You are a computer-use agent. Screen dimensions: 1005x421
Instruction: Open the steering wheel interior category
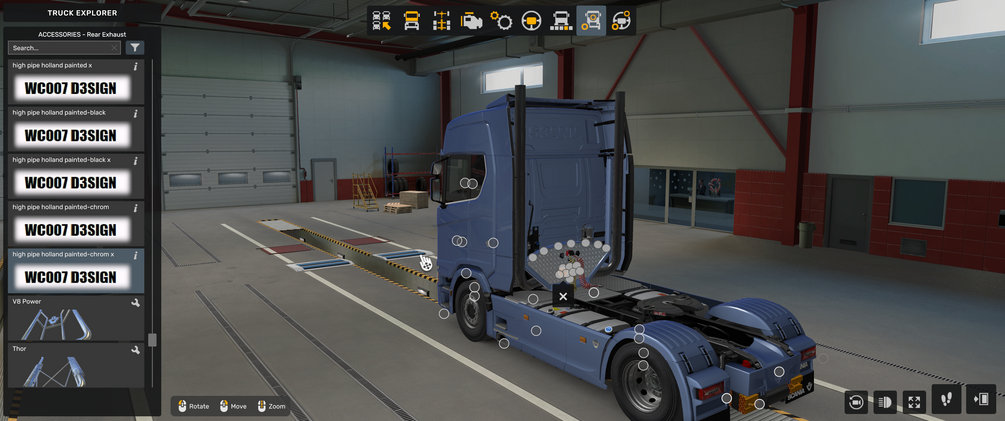(x=532, y=21)
